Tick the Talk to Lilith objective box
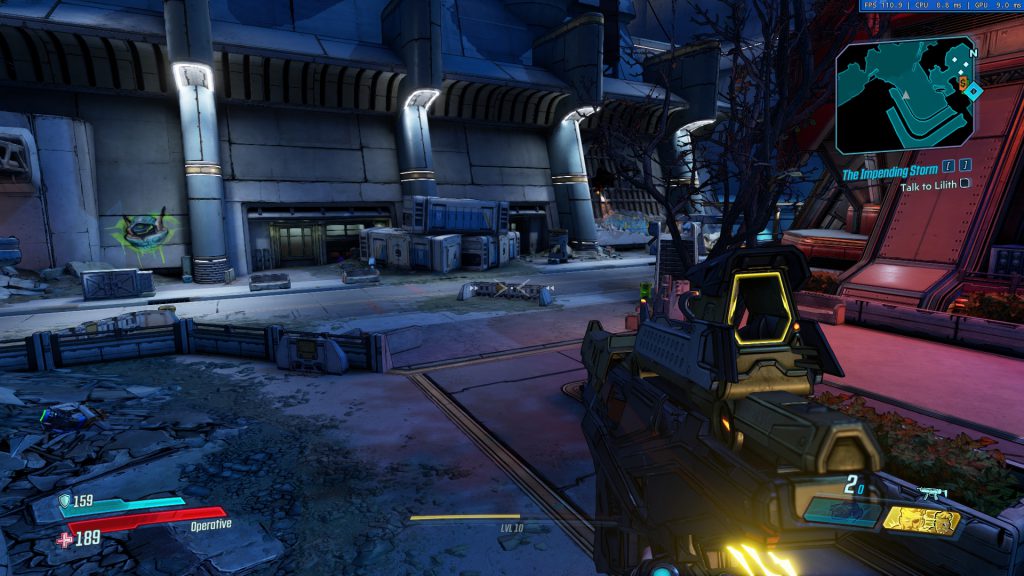This screenshot has width=1024, height=576. (x=964, y=185)
